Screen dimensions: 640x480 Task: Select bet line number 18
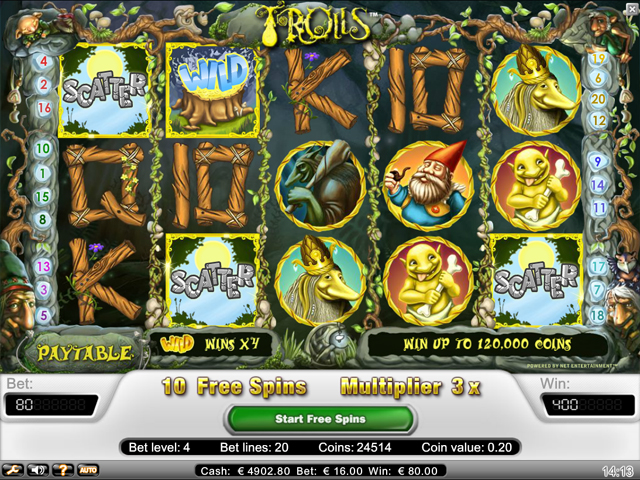[x=598, y=314]
